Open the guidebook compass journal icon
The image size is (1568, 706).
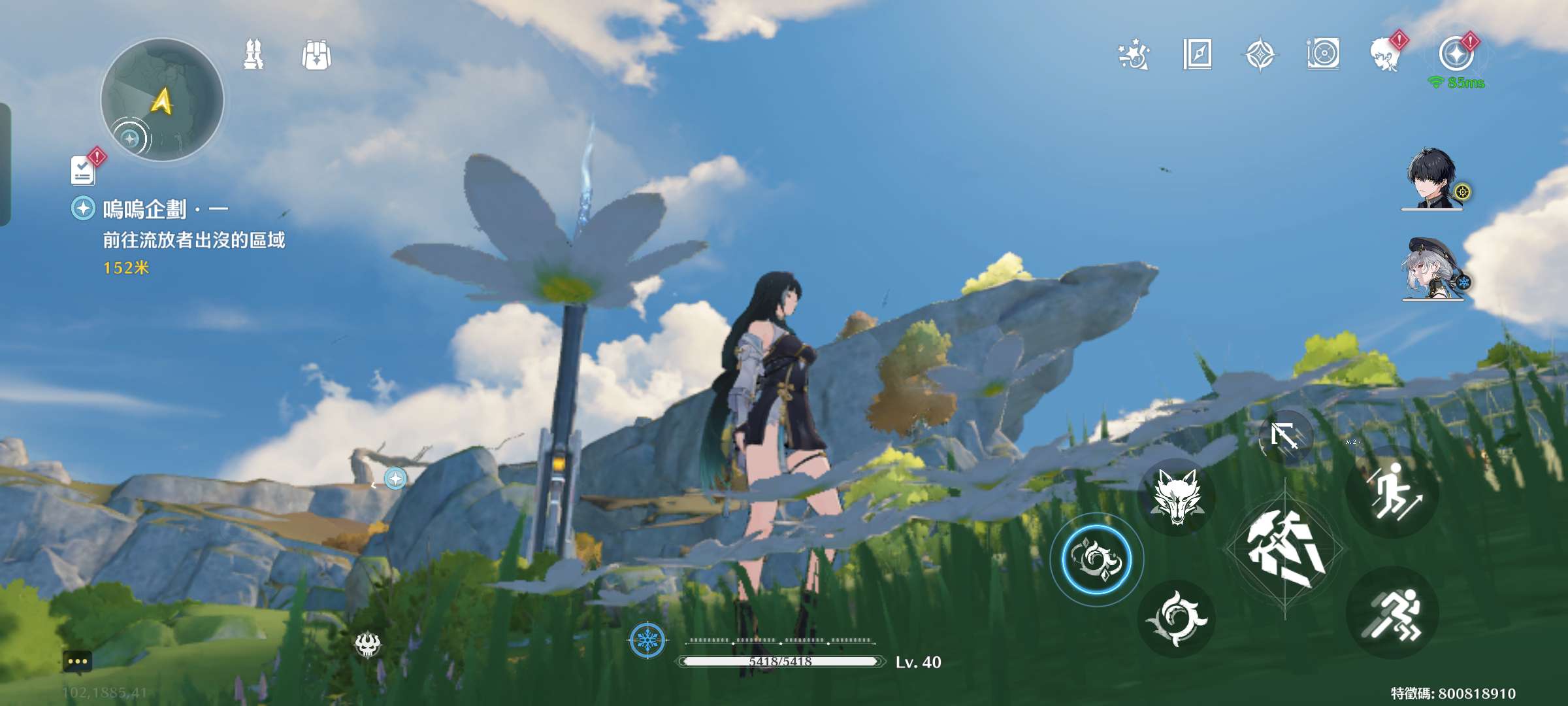(x=1197, y=55)
